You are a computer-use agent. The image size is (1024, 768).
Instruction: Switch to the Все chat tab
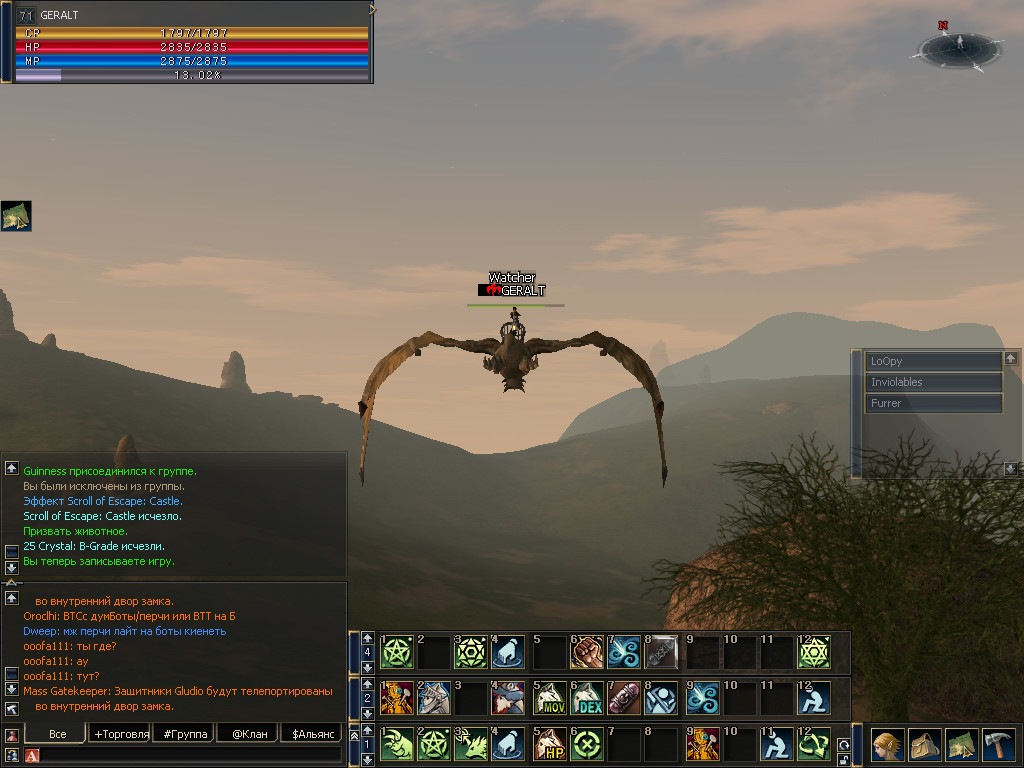coord(58,734)
